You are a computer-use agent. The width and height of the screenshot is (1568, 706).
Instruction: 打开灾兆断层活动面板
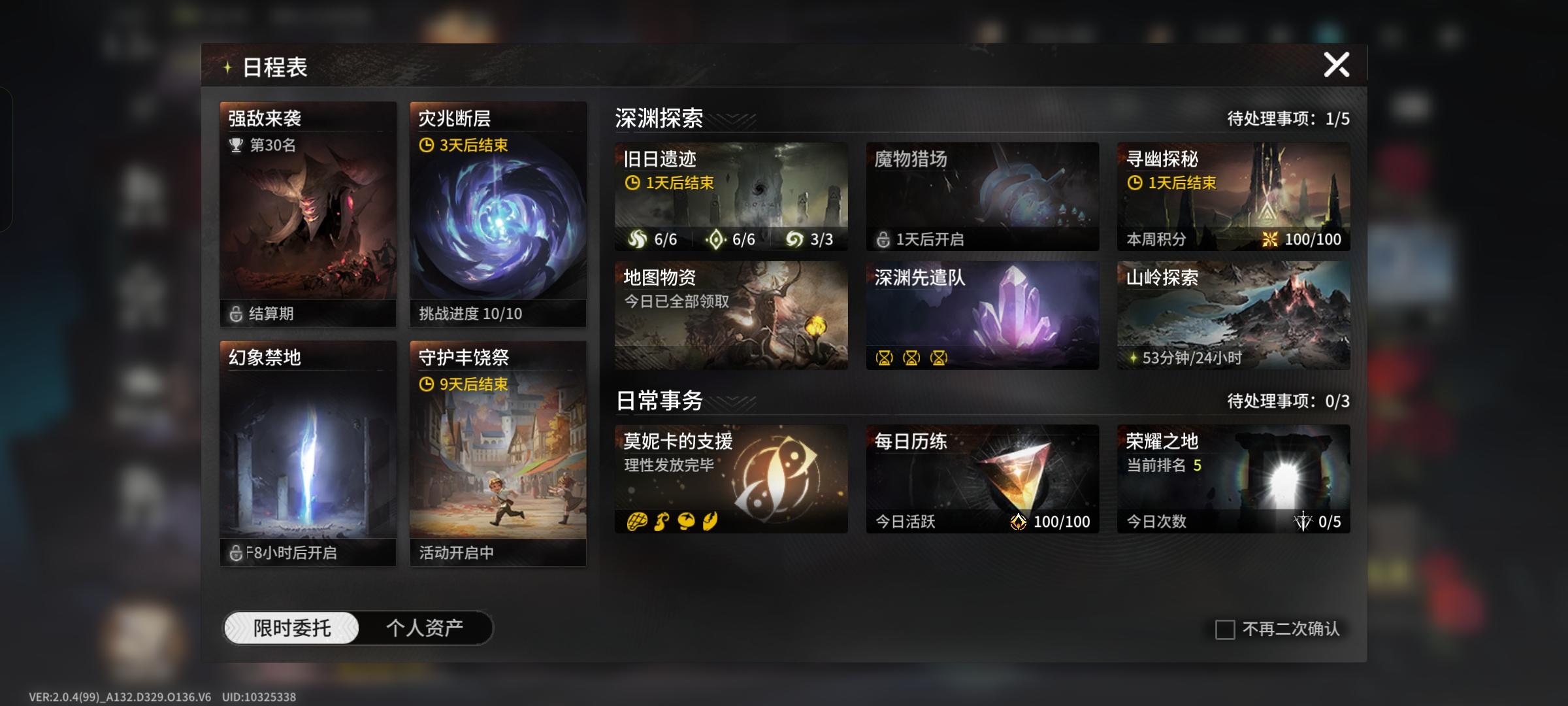[x=498, y=212]
